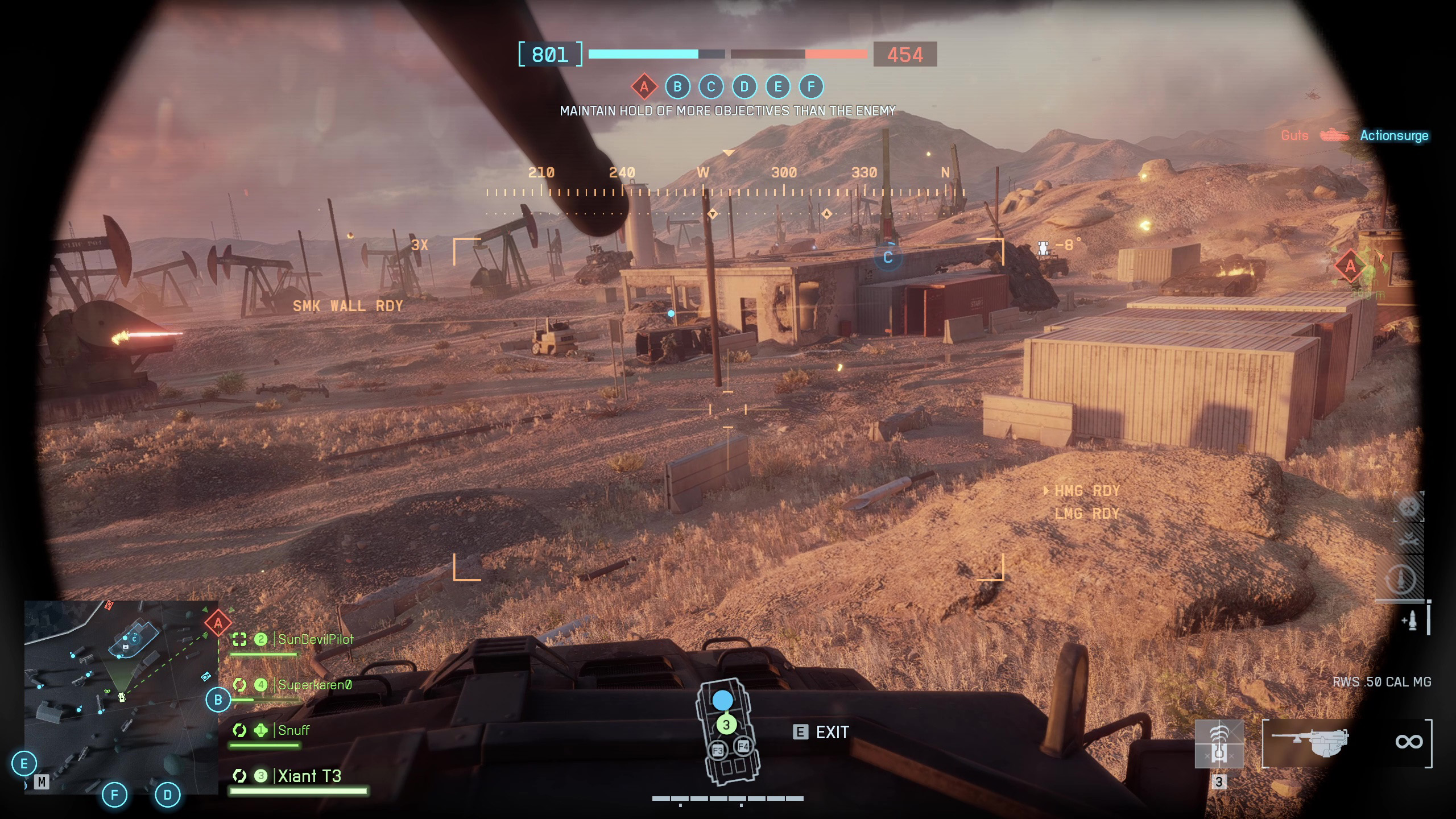Select objective B in the top objective row

677,87
